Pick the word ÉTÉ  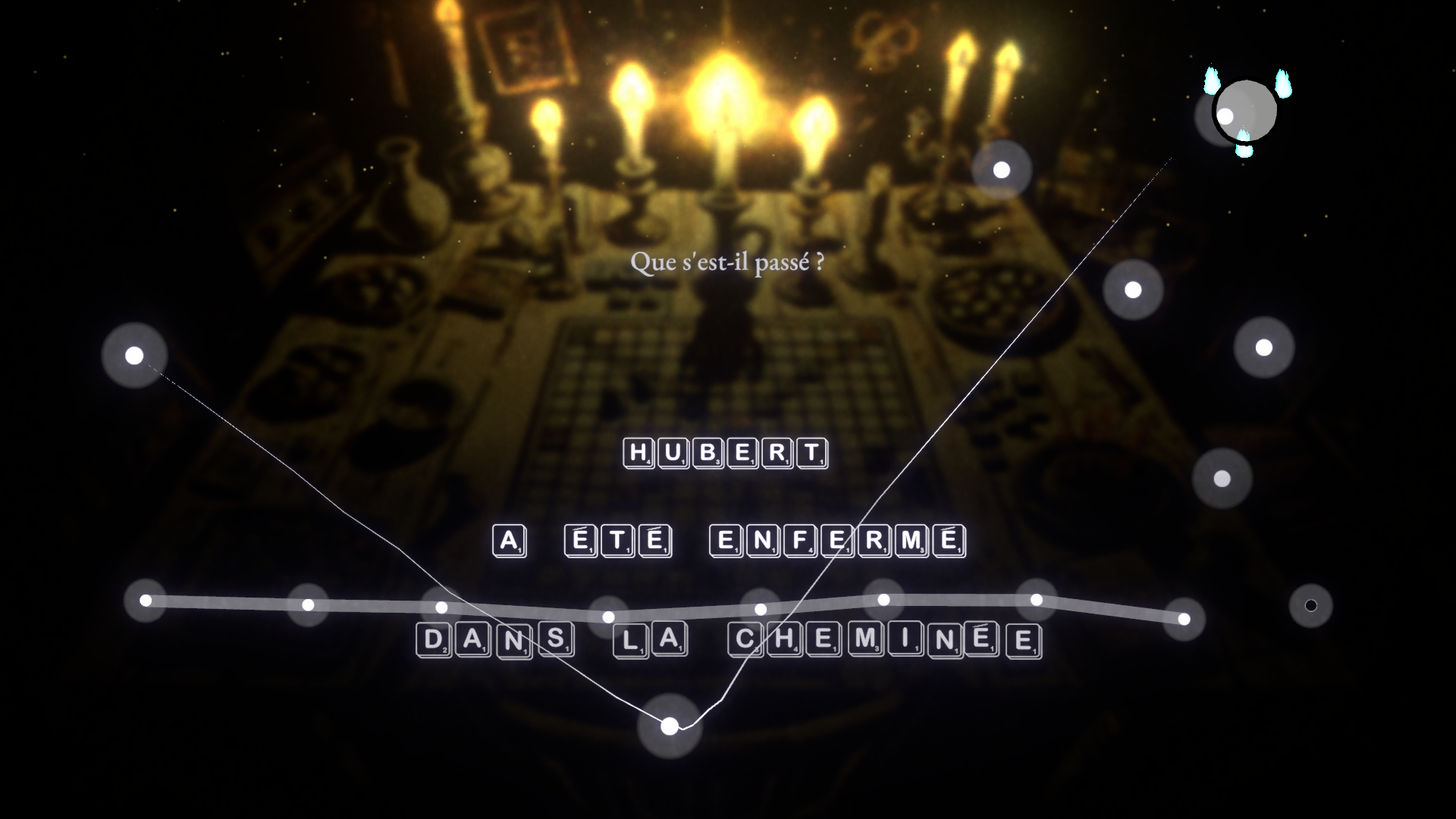(618, 541)
